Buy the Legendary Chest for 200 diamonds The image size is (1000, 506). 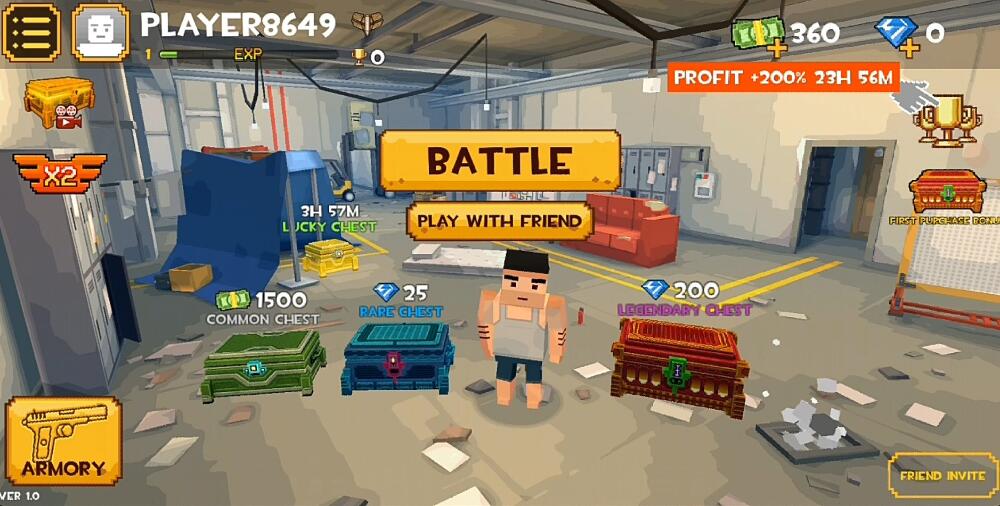coord(679,367)
